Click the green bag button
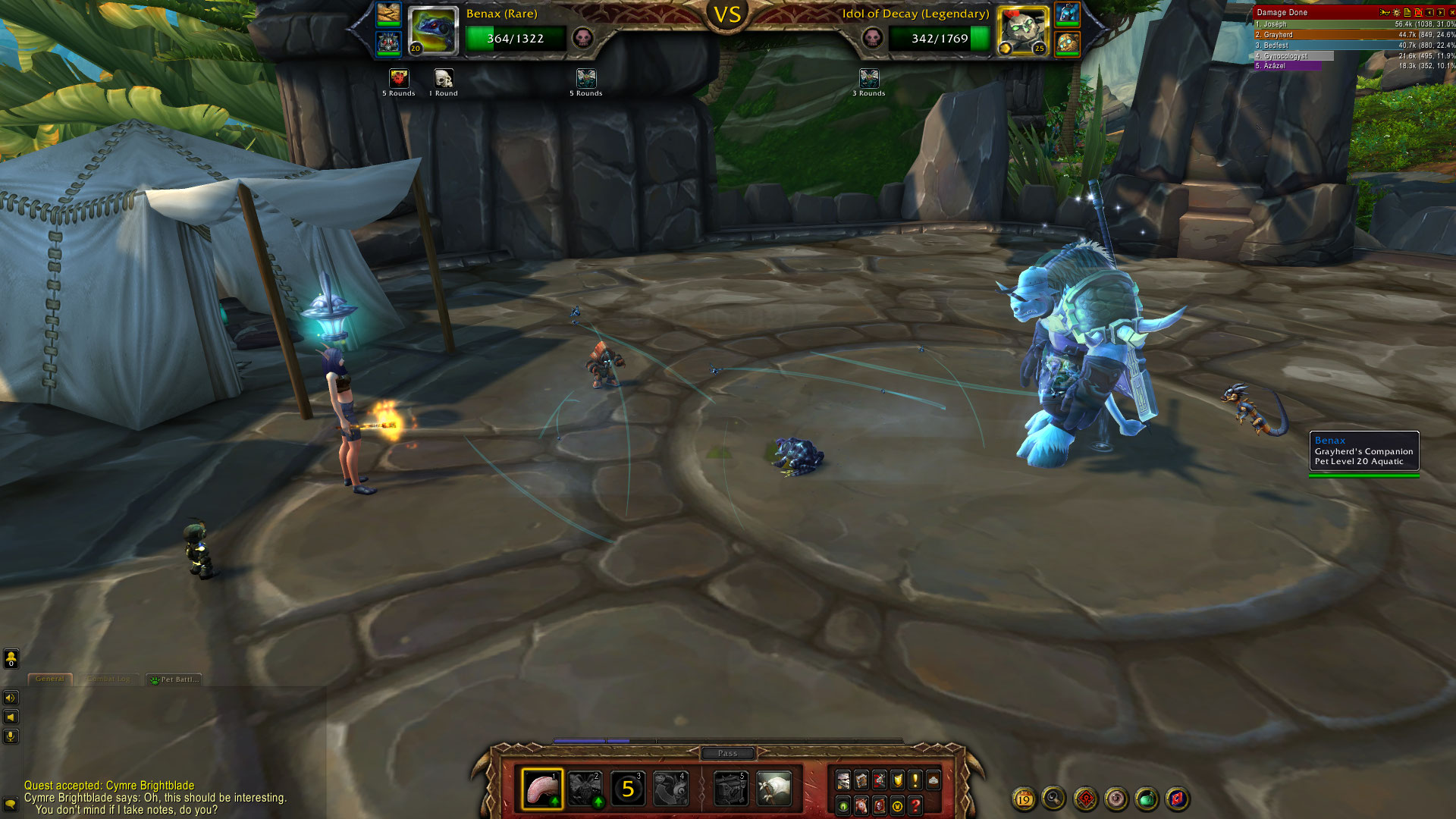 (x=1147, y=799)
